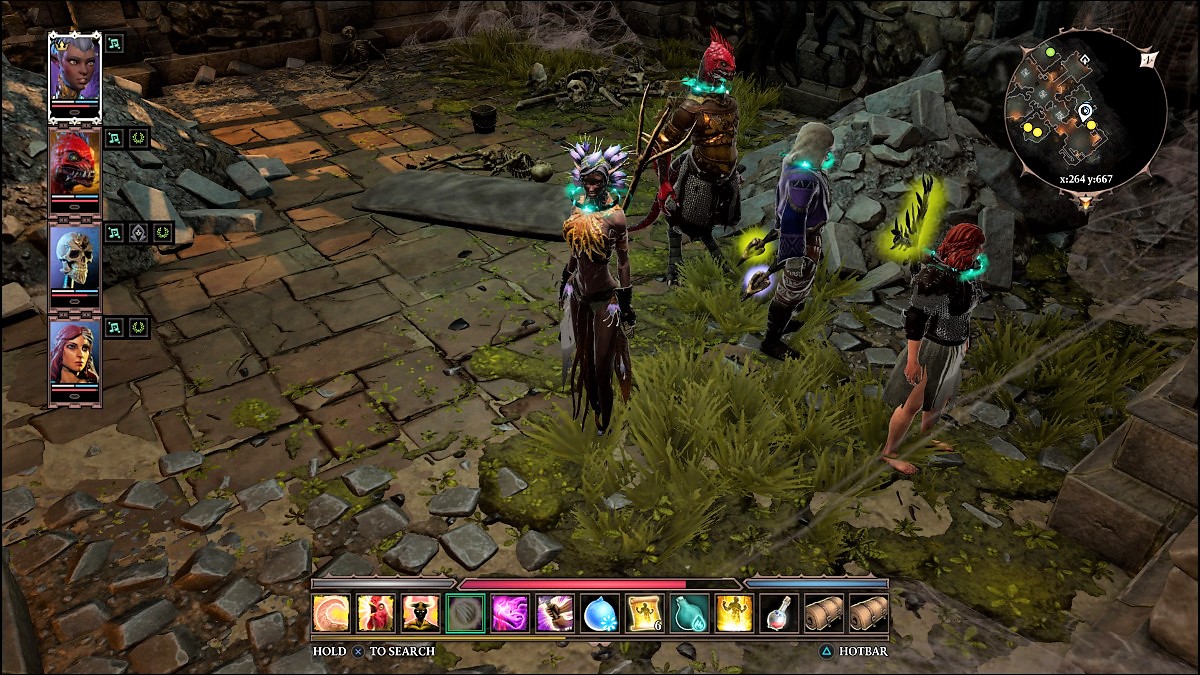Use the golden scroll with count 6
1200x675 pixels.
(x=644, y=613)
